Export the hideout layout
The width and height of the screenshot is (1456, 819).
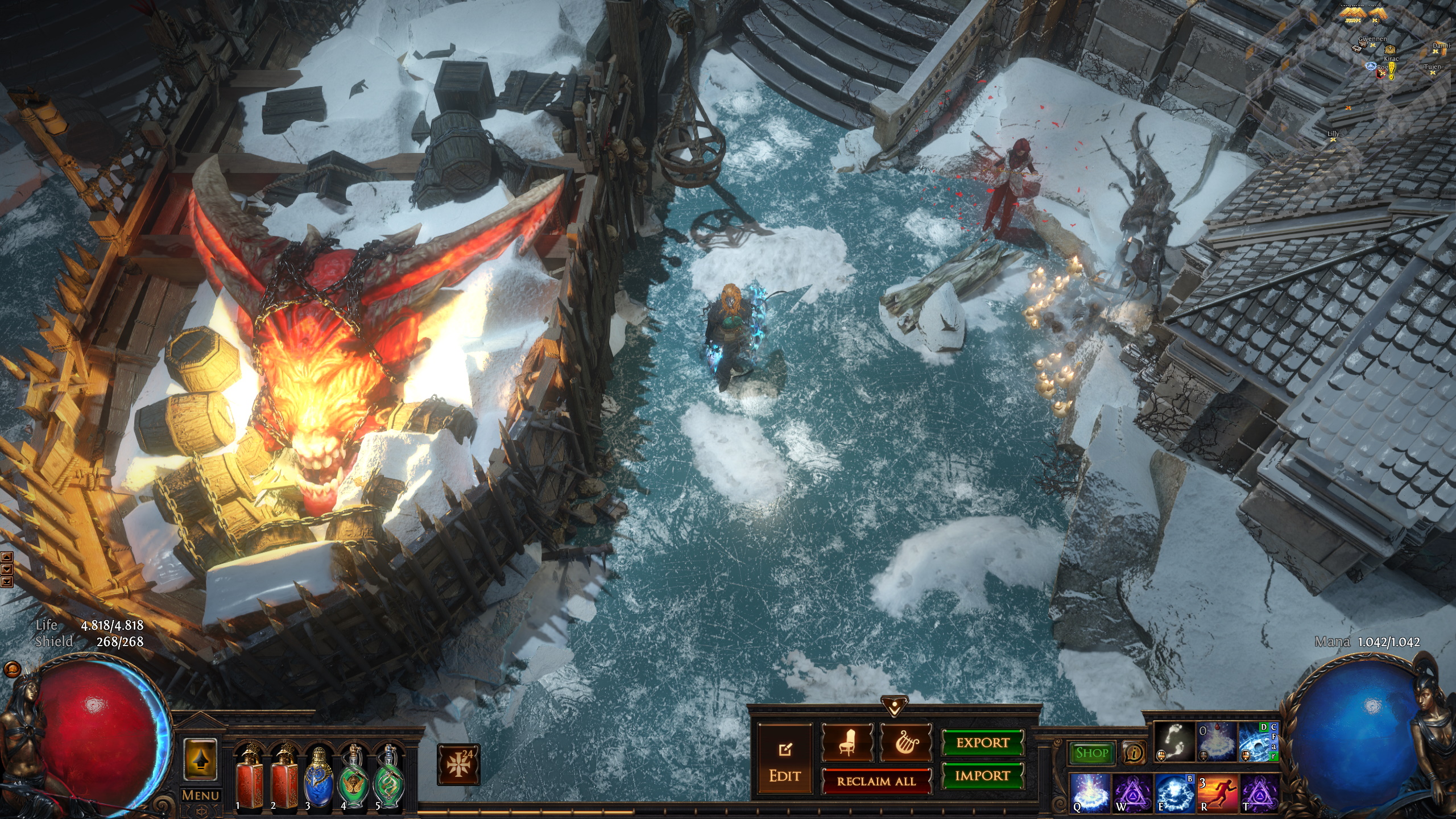983,743
